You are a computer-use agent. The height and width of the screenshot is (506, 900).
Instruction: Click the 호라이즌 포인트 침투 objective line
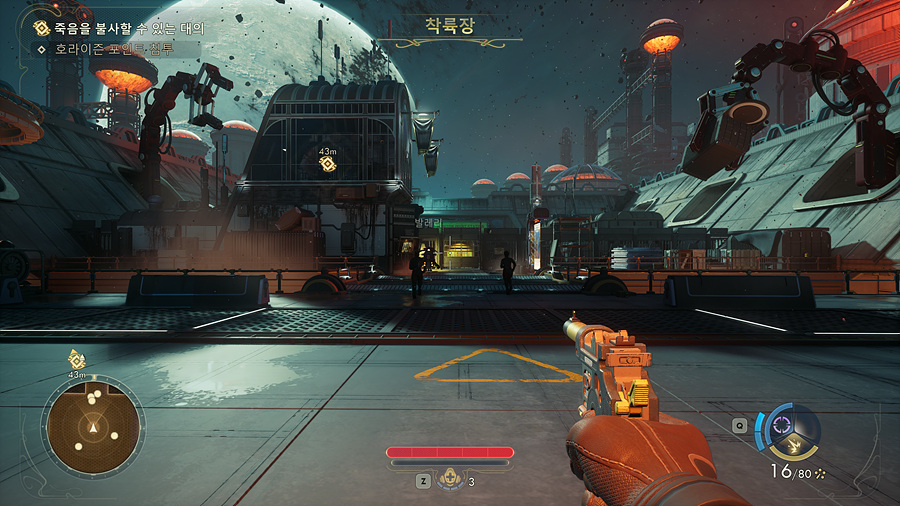[x=112, y=47]
